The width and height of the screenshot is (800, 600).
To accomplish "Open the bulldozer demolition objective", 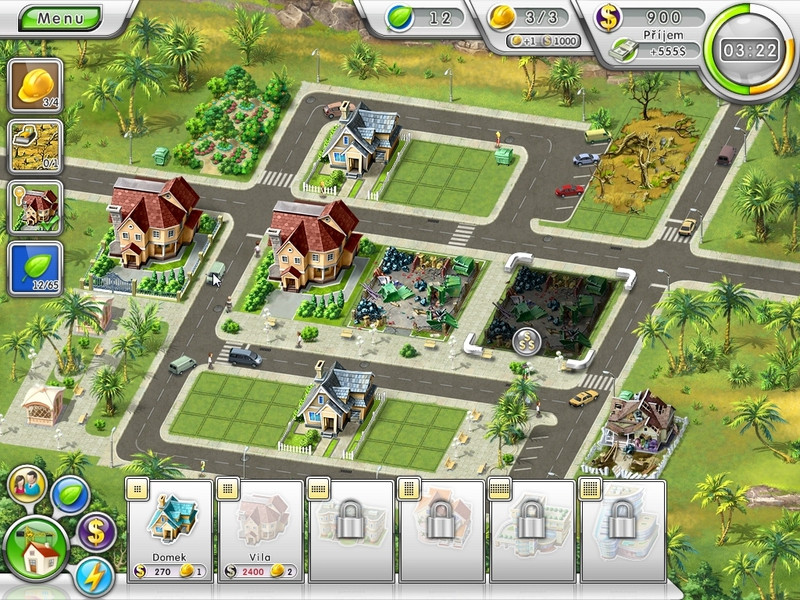I will tap(36, 146).
